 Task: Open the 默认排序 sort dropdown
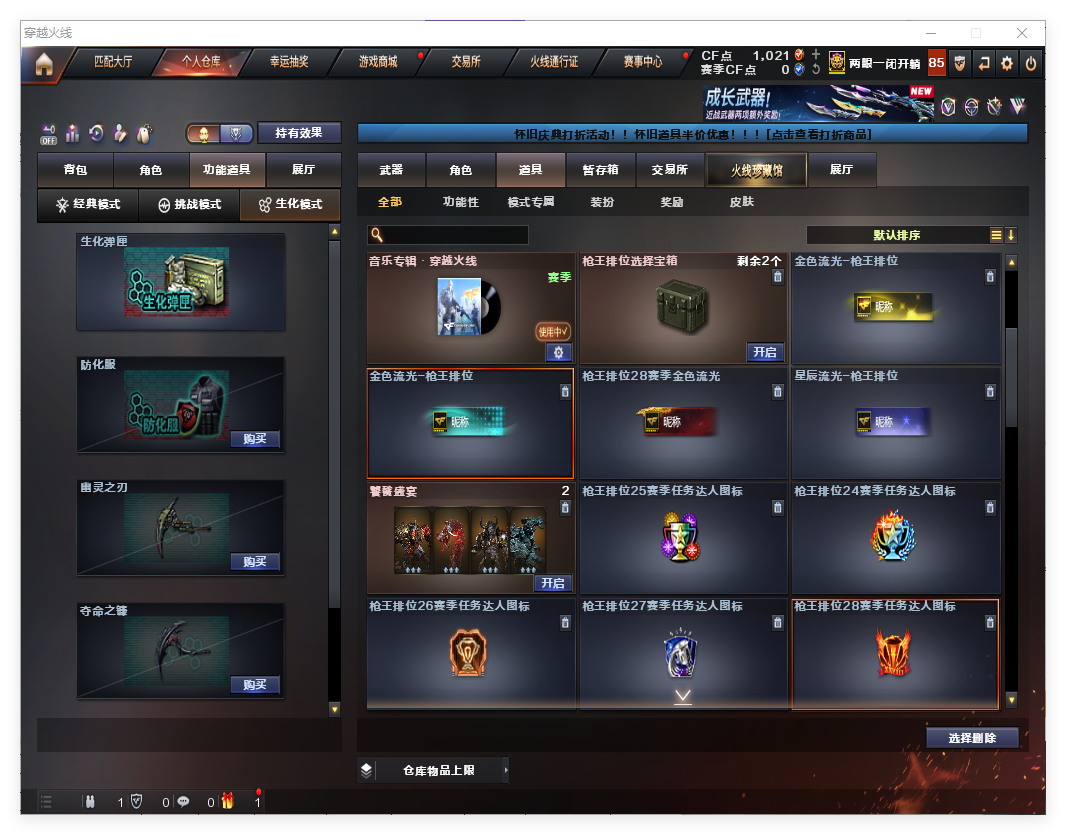tap(897, 235)
